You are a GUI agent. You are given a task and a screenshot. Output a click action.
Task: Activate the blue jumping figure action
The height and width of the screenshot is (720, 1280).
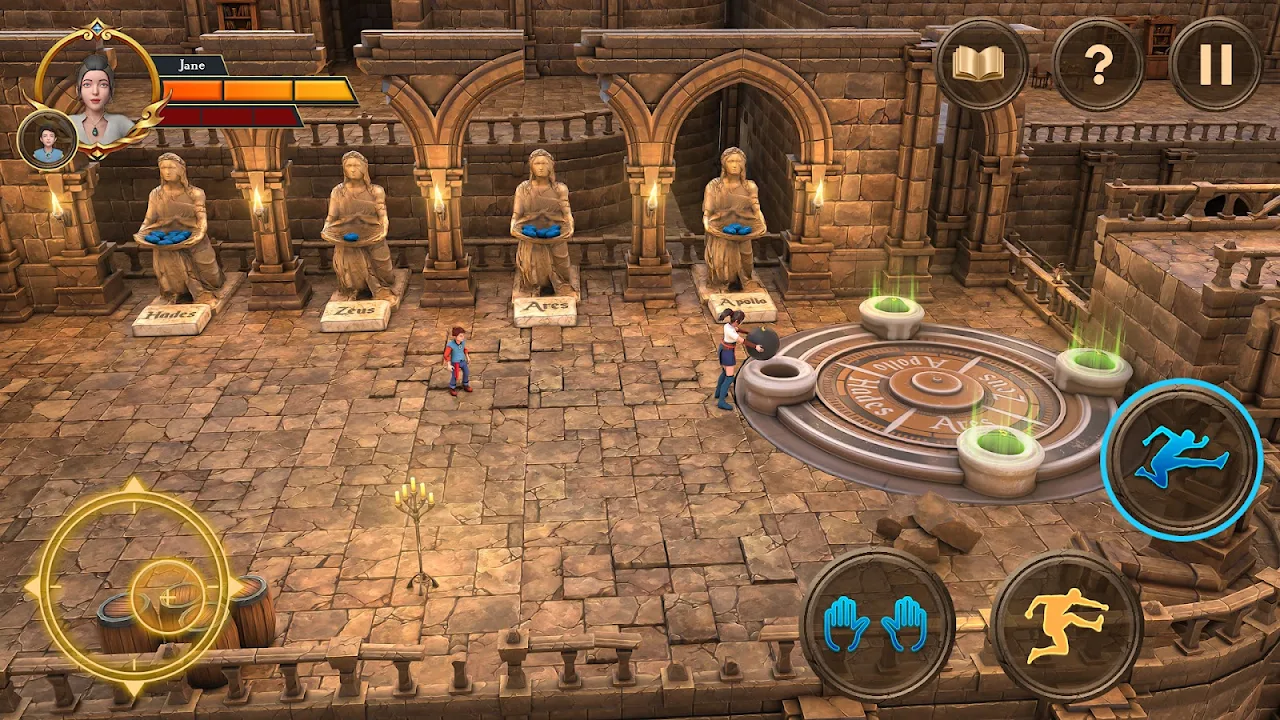(x=1181, y=459)
